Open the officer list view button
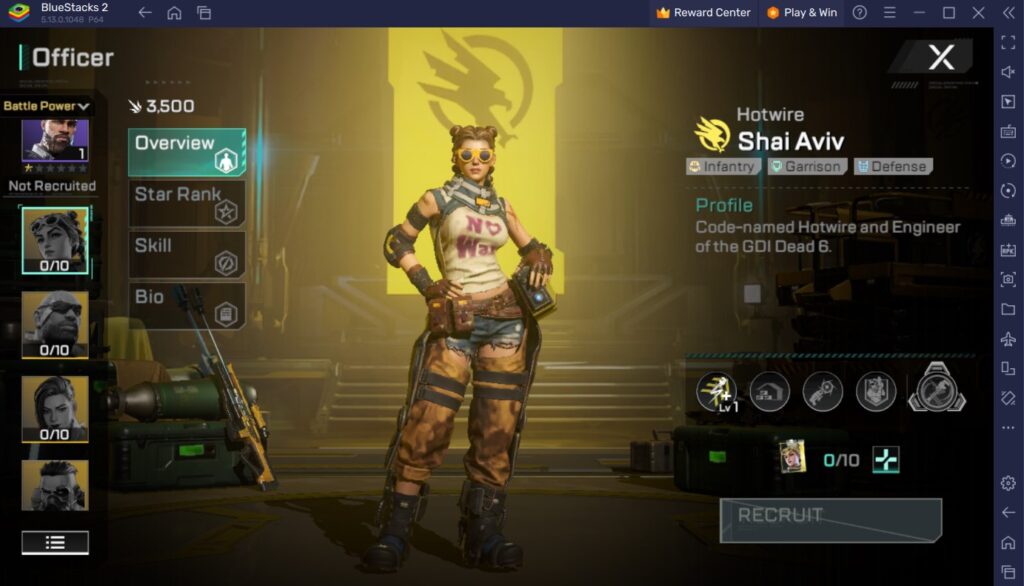Screen dimensions: 1024x586 (x=55, y=542)
